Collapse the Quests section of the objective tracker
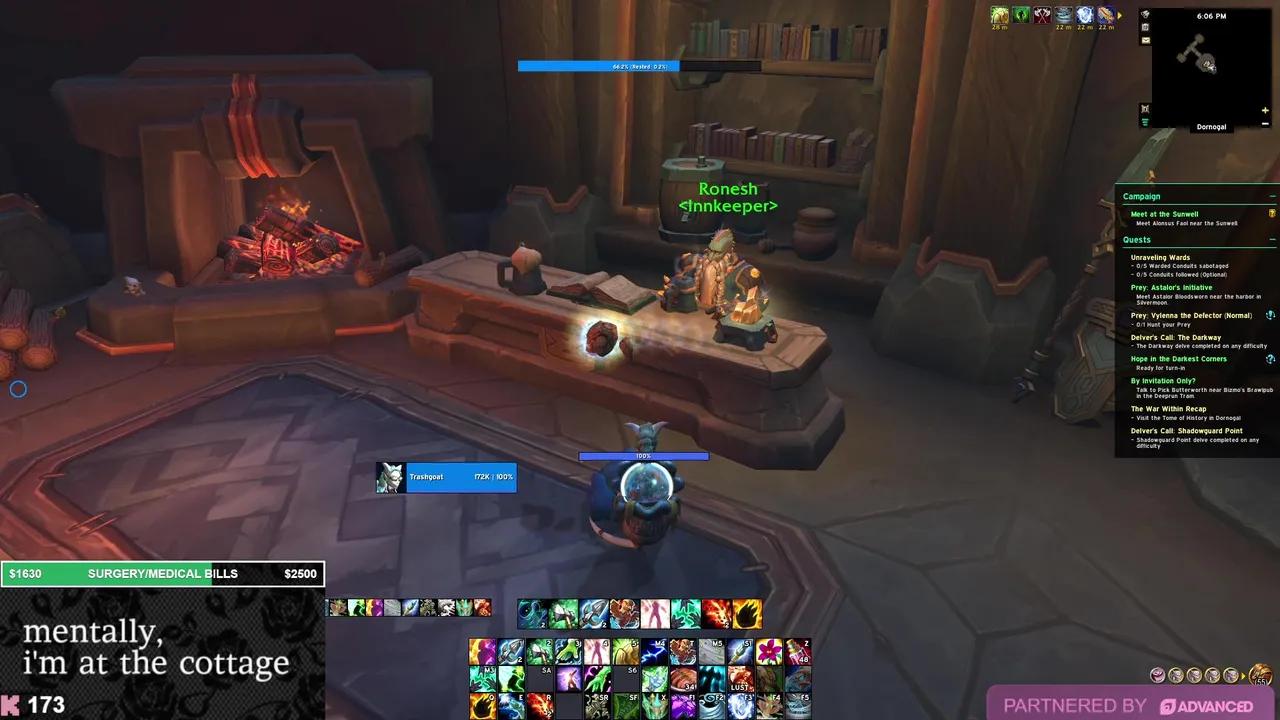The image size is (1280, 720). click(x=1273, y=240)
